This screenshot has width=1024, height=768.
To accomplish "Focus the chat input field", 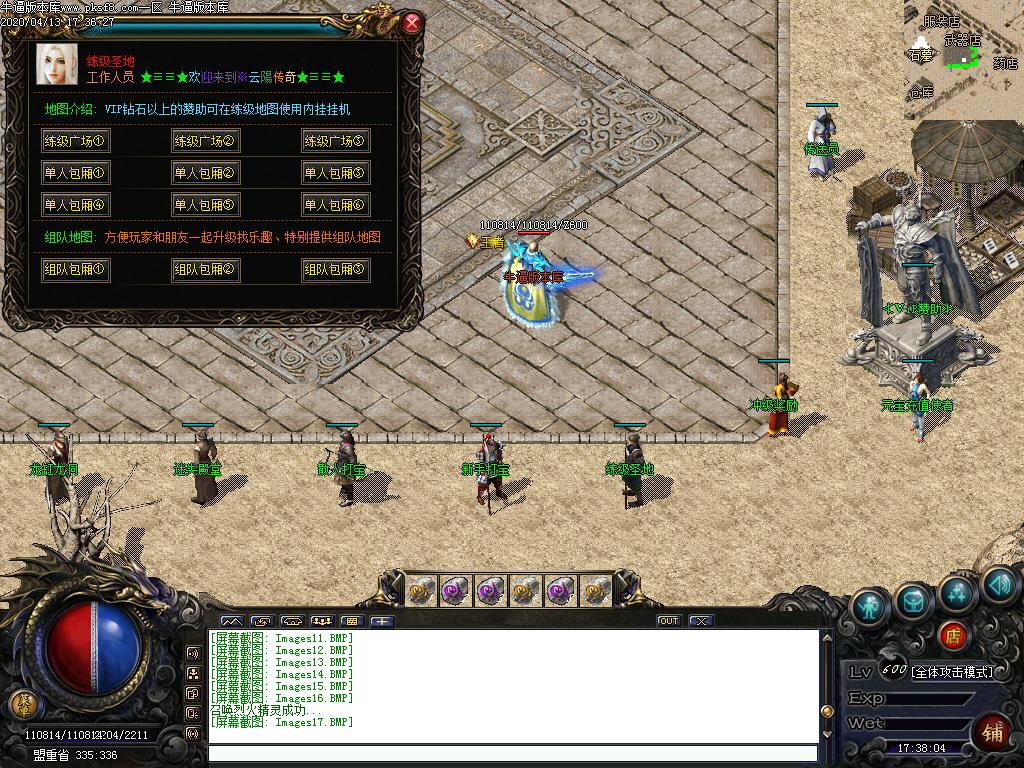I will [512, 754].
